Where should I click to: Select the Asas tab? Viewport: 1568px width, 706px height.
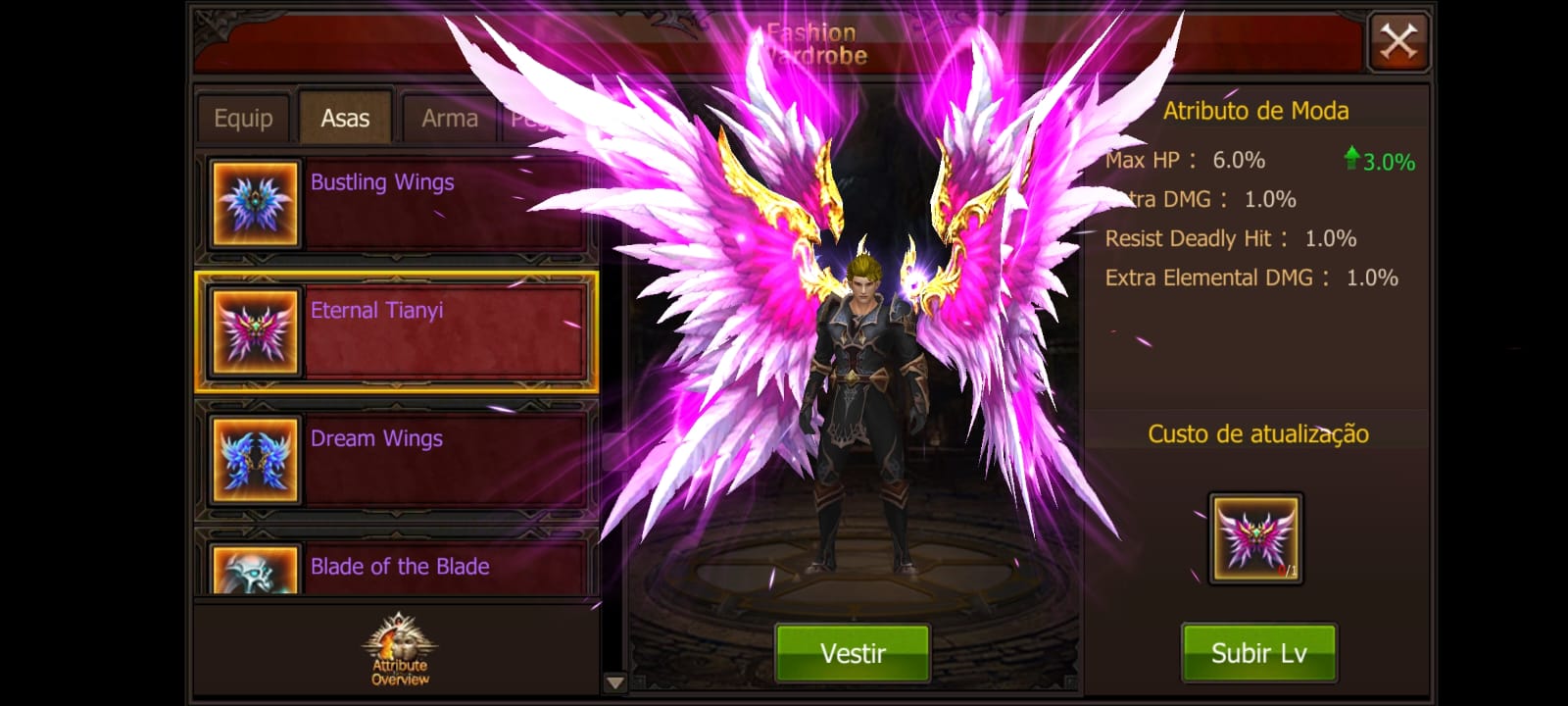(345, 119)
